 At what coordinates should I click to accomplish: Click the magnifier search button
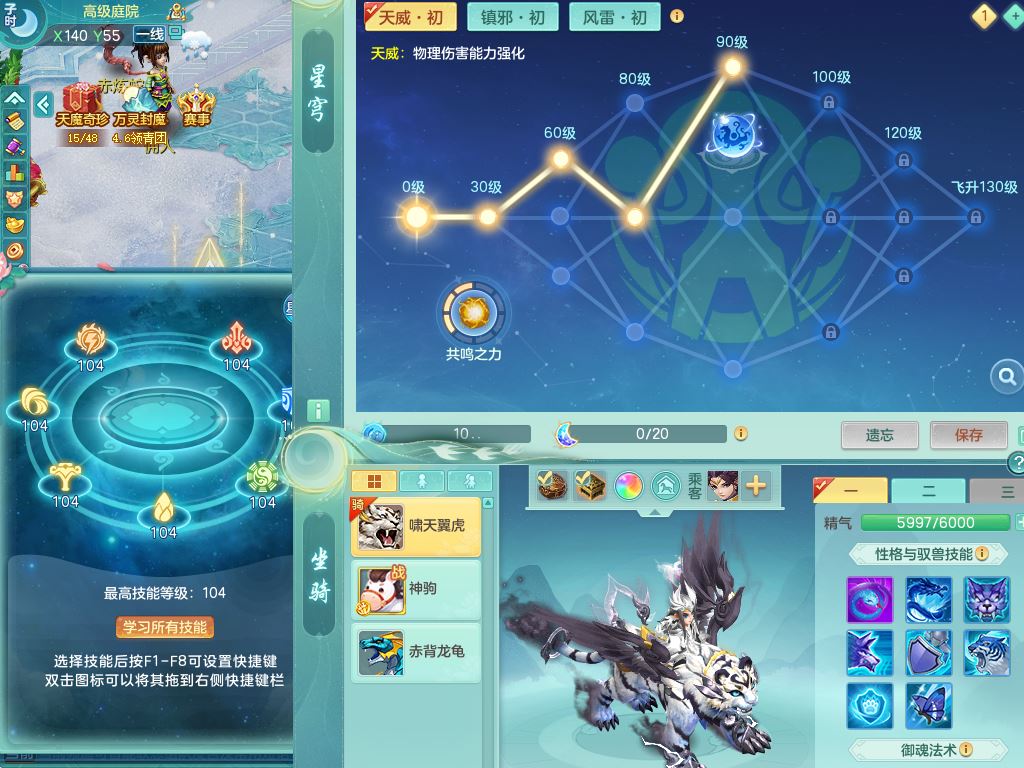[x=1004, y=377]
